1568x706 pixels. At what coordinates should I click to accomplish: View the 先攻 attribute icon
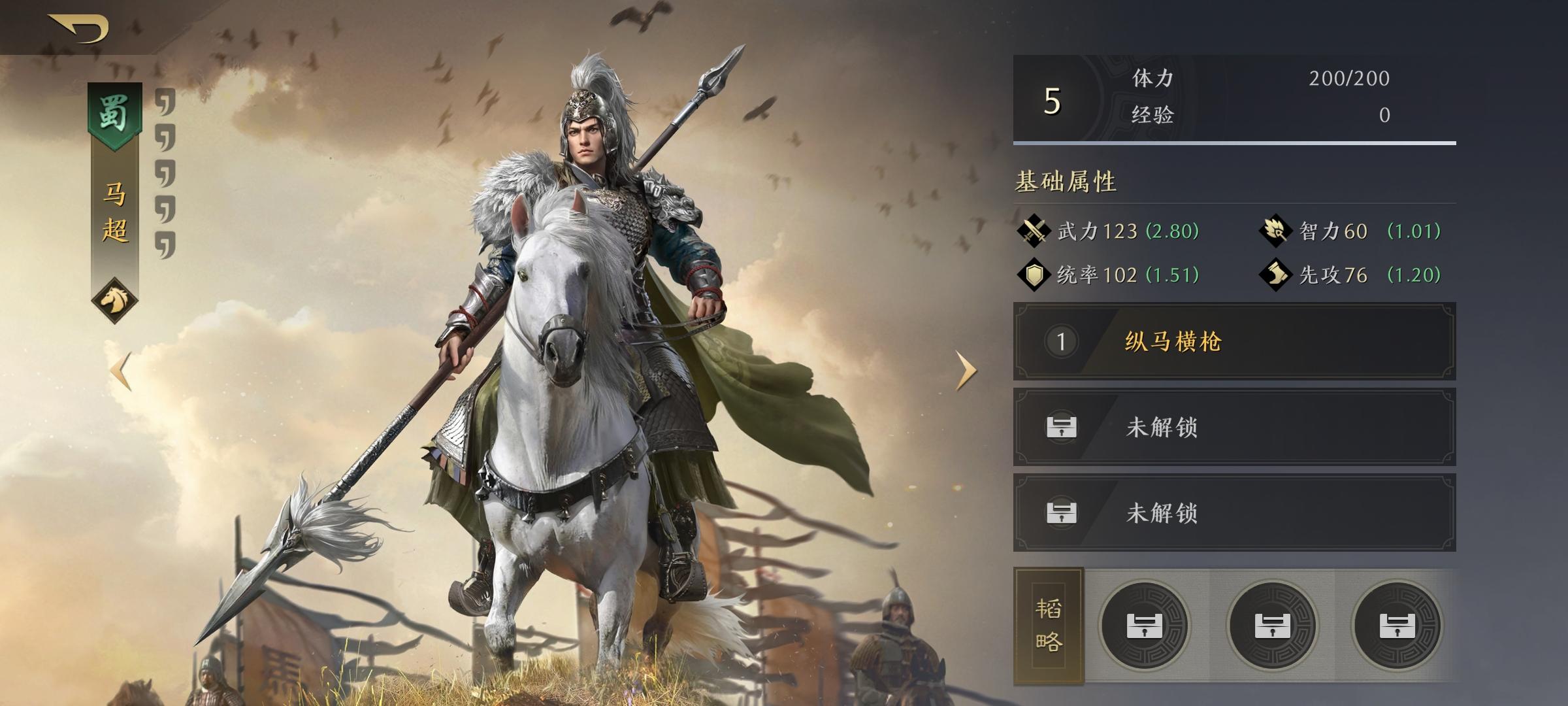(1275, 275)
